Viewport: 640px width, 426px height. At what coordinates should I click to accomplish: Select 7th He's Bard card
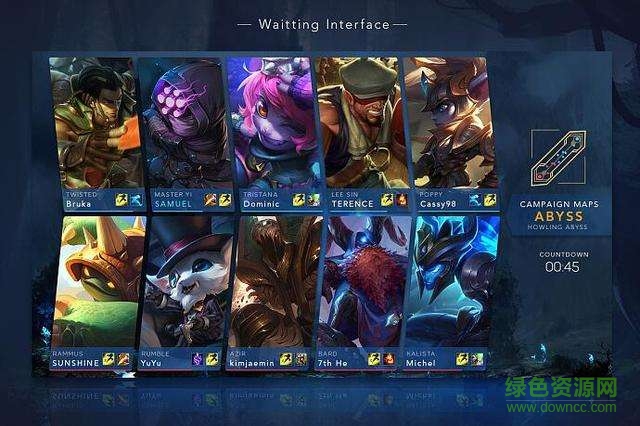(357, 290)
